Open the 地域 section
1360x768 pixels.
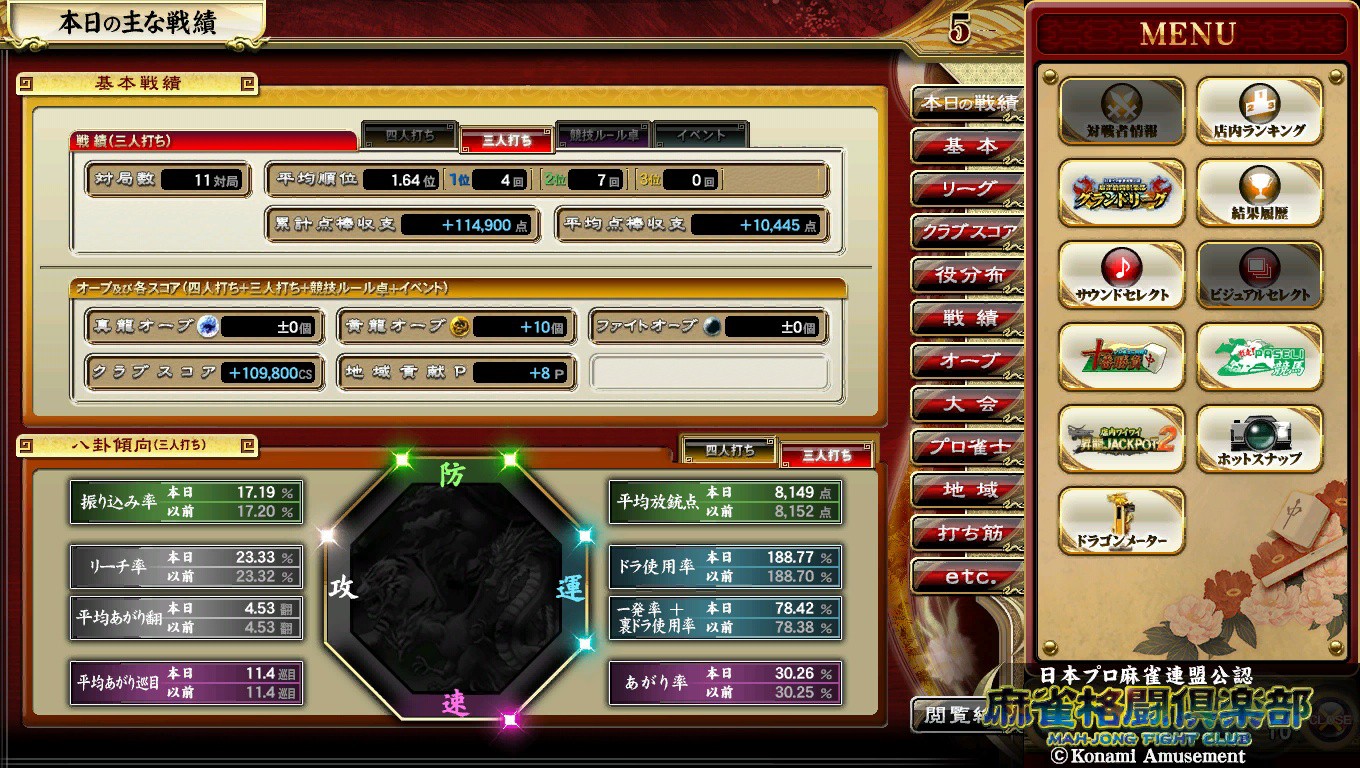968,490
